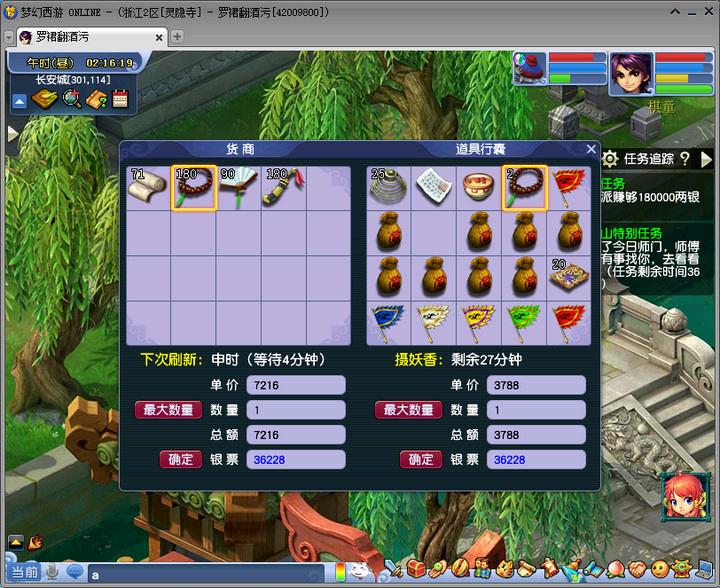Click the 确定 button under the merchant goods
Viewport: 720px width, 588px height.
(181, 459)
